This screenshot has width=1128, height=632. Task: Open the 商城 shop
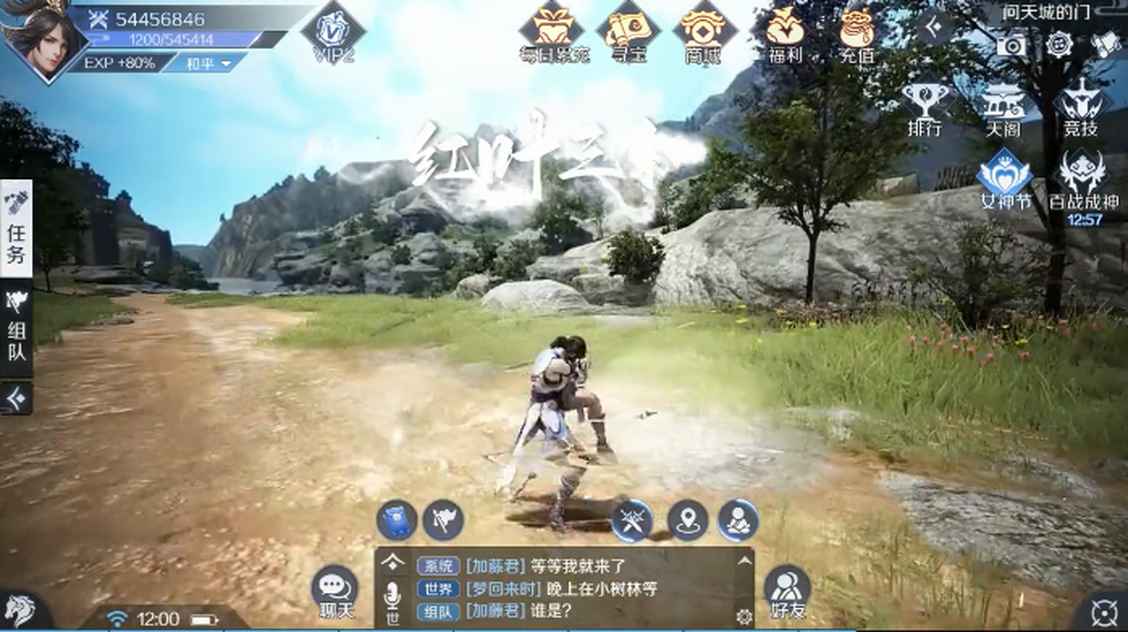(703, 33)
